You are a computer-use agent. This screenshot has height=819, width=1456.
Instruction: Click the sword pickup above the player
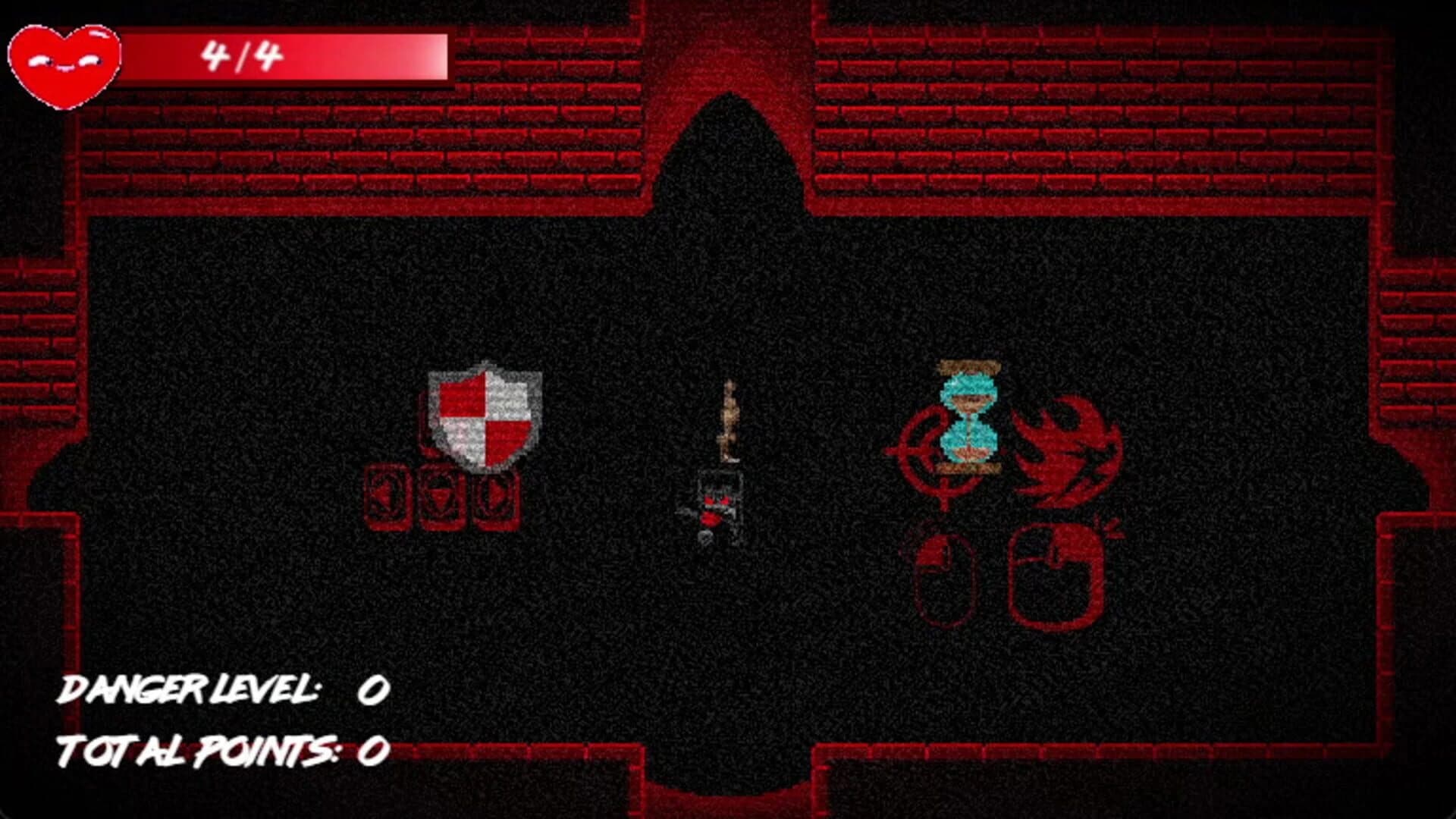click(730, 421)
